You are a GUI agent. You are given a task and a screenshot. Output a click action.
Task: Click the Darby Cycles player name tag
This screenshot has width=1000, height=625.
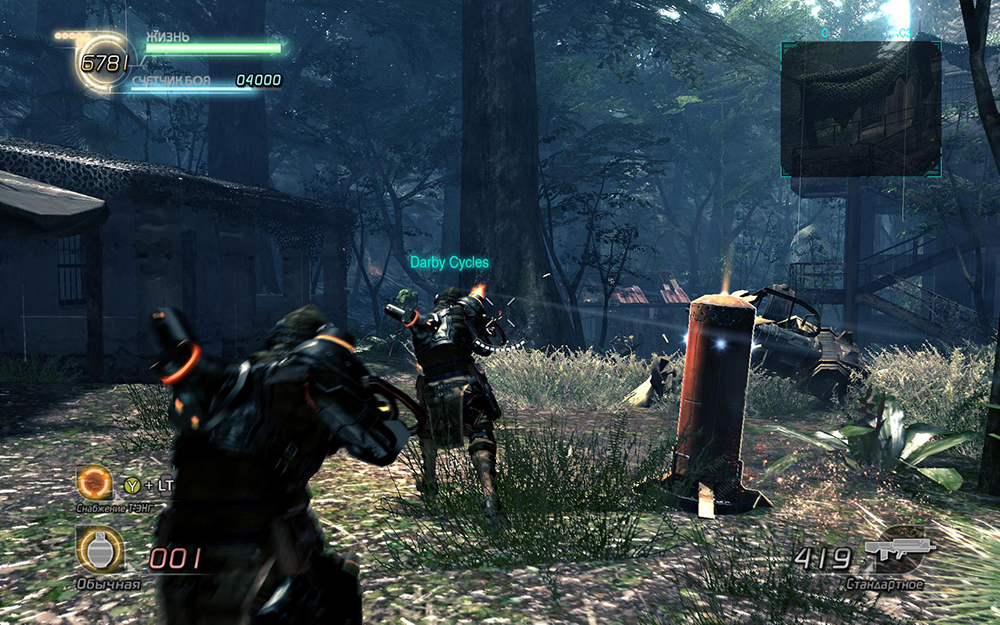click(x=449, y=263)
